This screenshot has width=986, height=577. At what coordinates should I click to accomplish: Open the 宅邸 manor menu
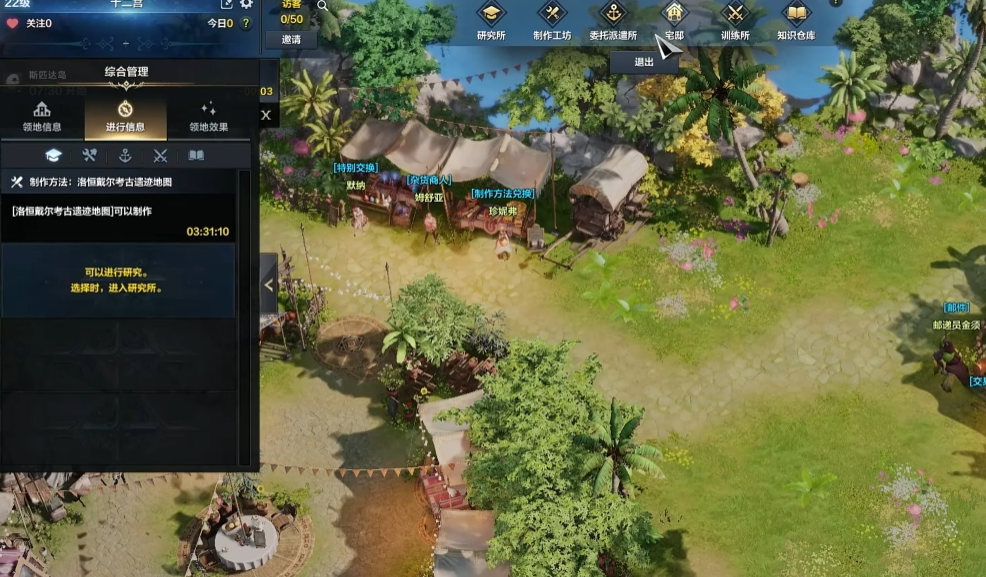(x=674, y=20)
